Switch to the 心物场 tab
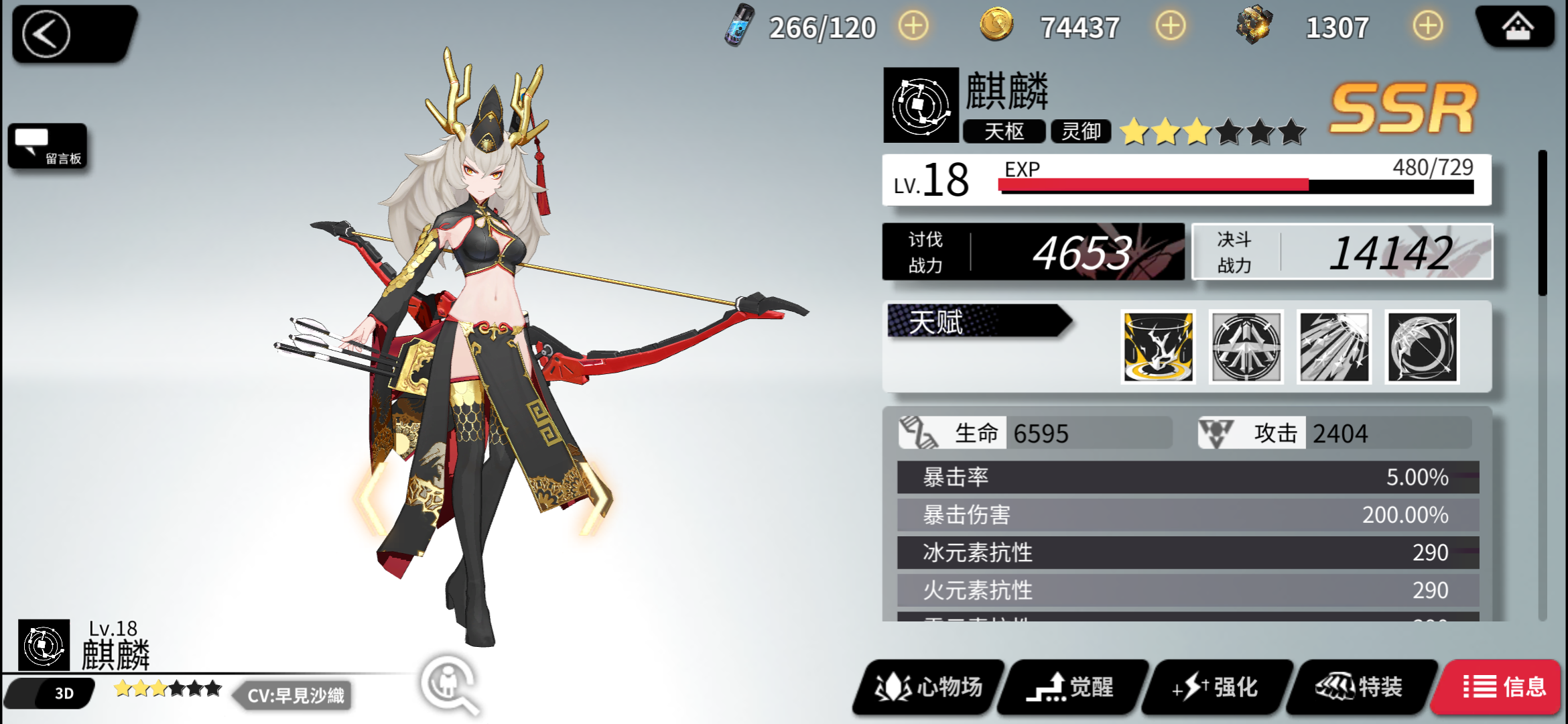Screen dimensions: 1568x724 (929, 687)
